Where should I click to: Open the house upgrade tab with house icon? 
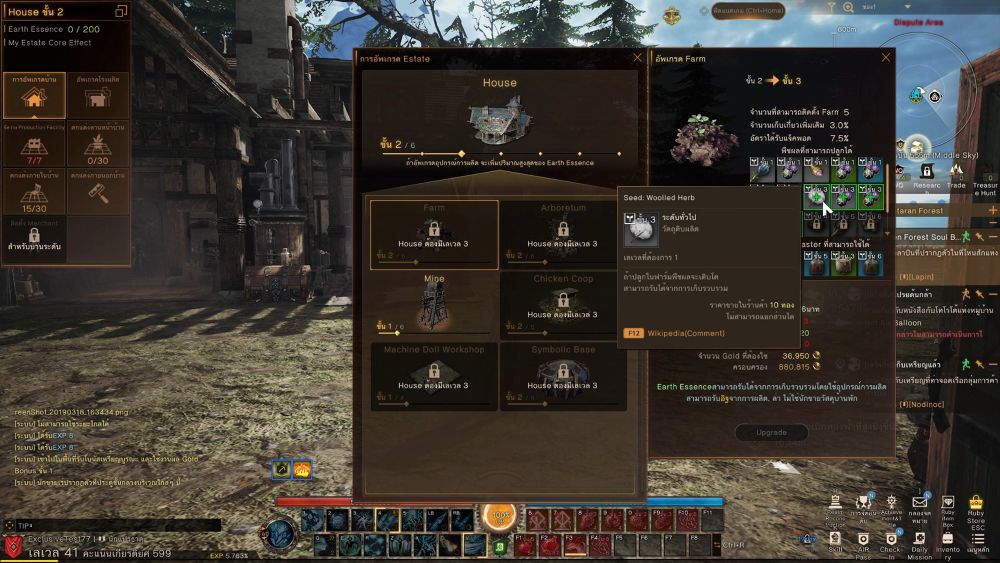point(35,95)
